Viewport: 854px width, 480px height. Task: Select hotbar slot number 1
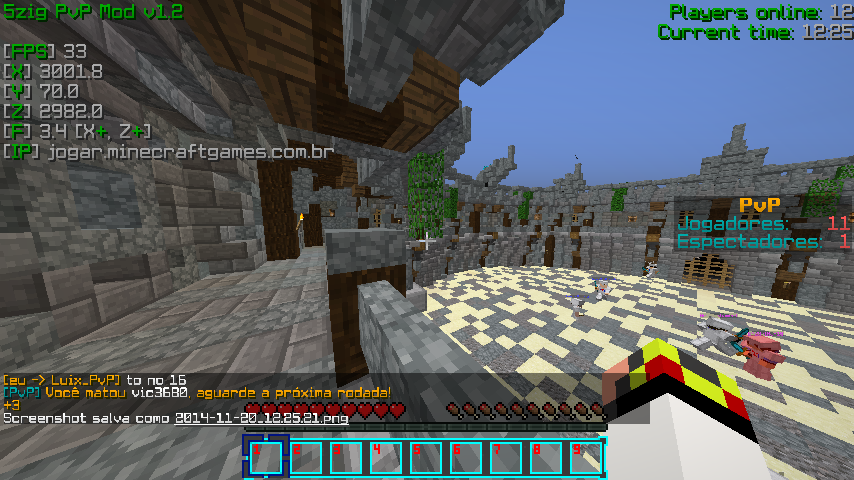[x=266, y=458]
